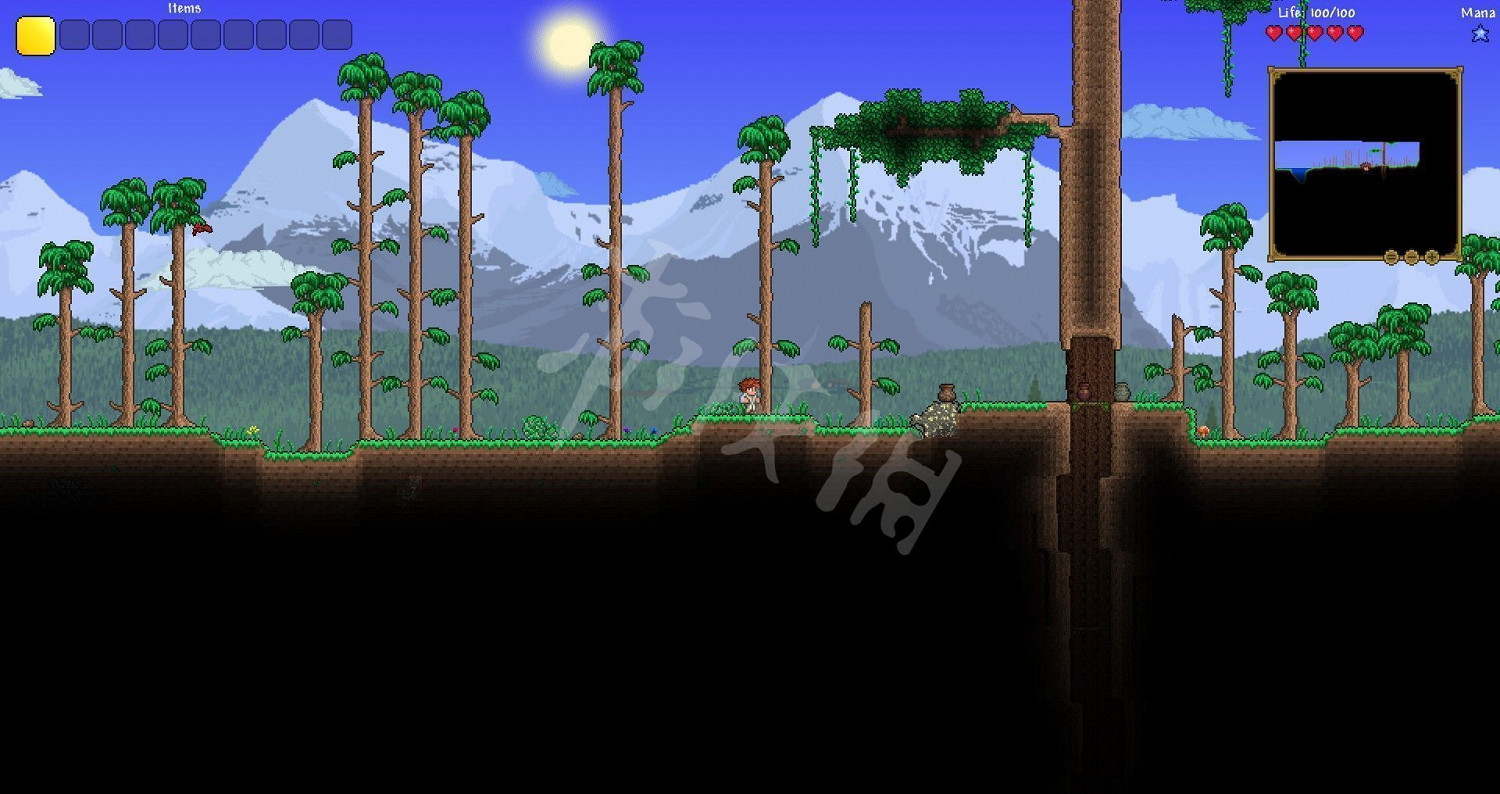Click the first heart in the Life meter

click(1272, 33)
